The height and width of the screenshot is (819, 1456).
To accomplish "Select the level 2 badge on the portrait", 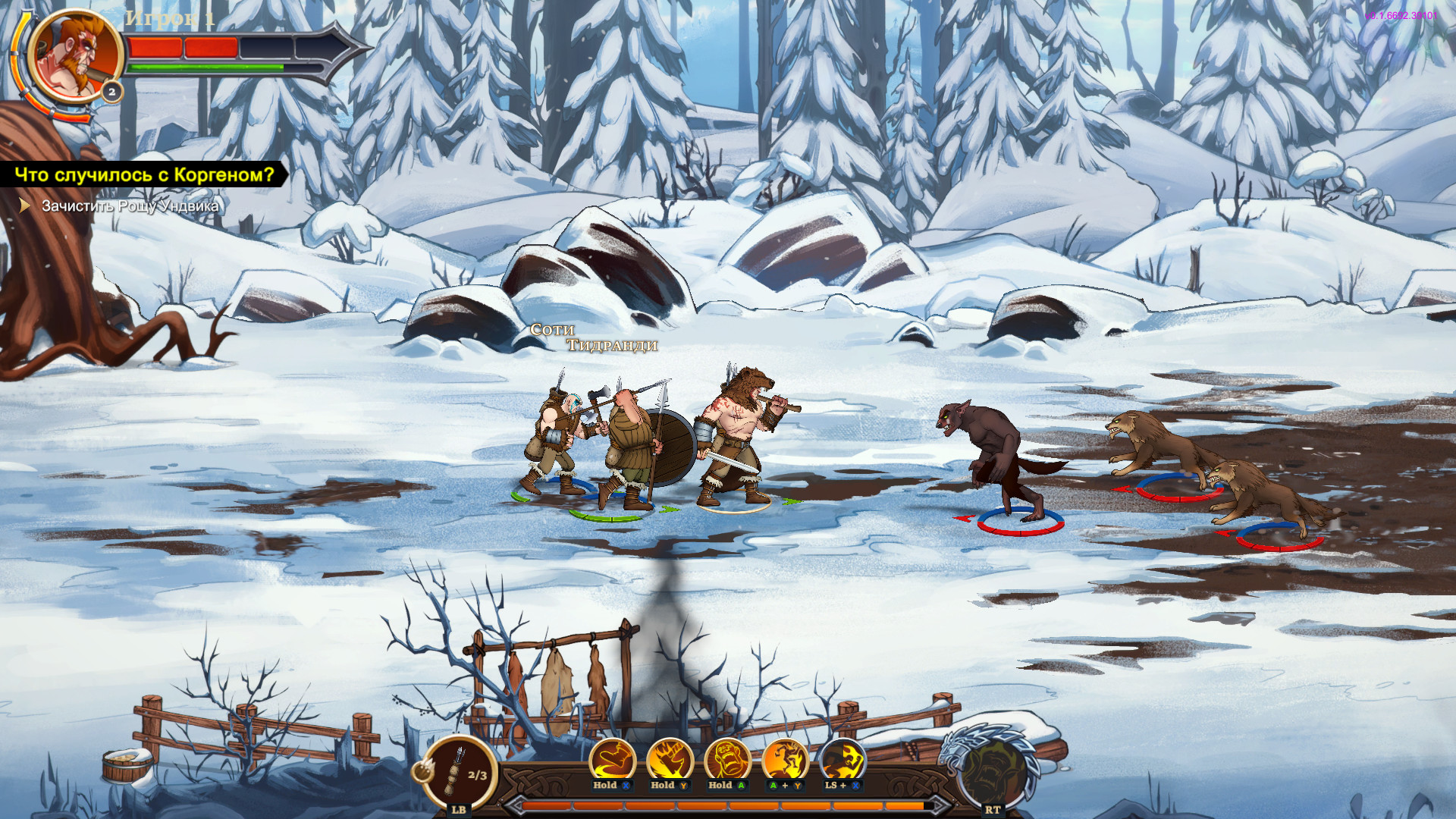I will (111, 93).
